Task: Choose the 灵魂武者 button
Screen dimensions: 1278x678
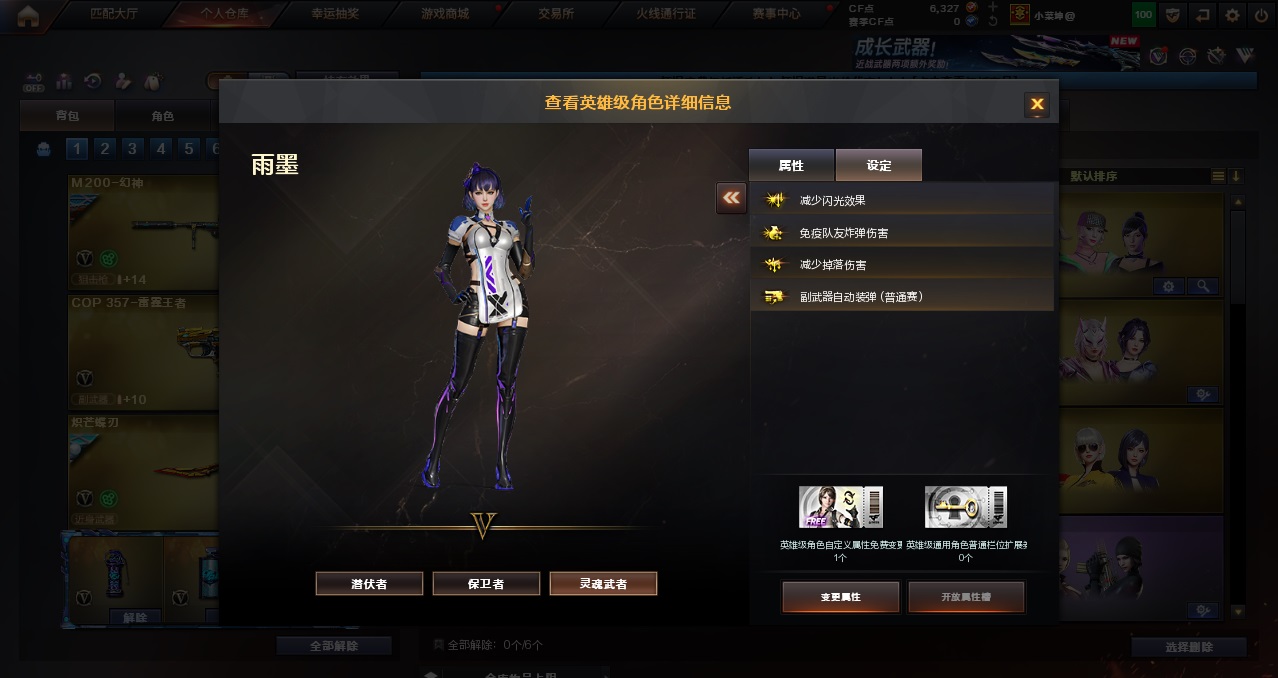Action: [x=603, y=584]
